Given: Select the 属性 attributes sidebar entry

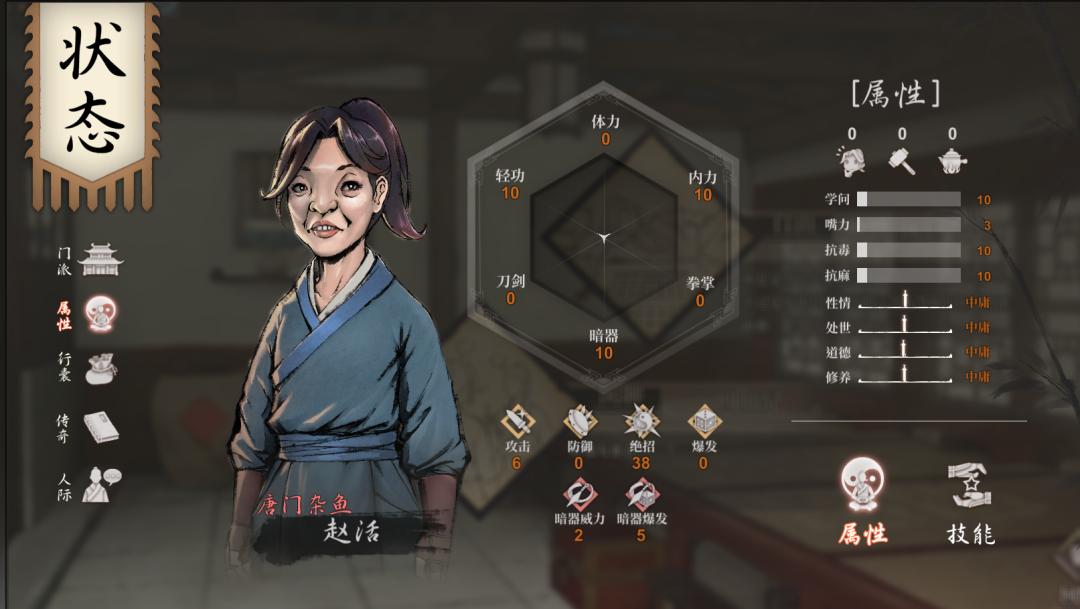Looking at the screenshot, I should (x=100, y=313).
